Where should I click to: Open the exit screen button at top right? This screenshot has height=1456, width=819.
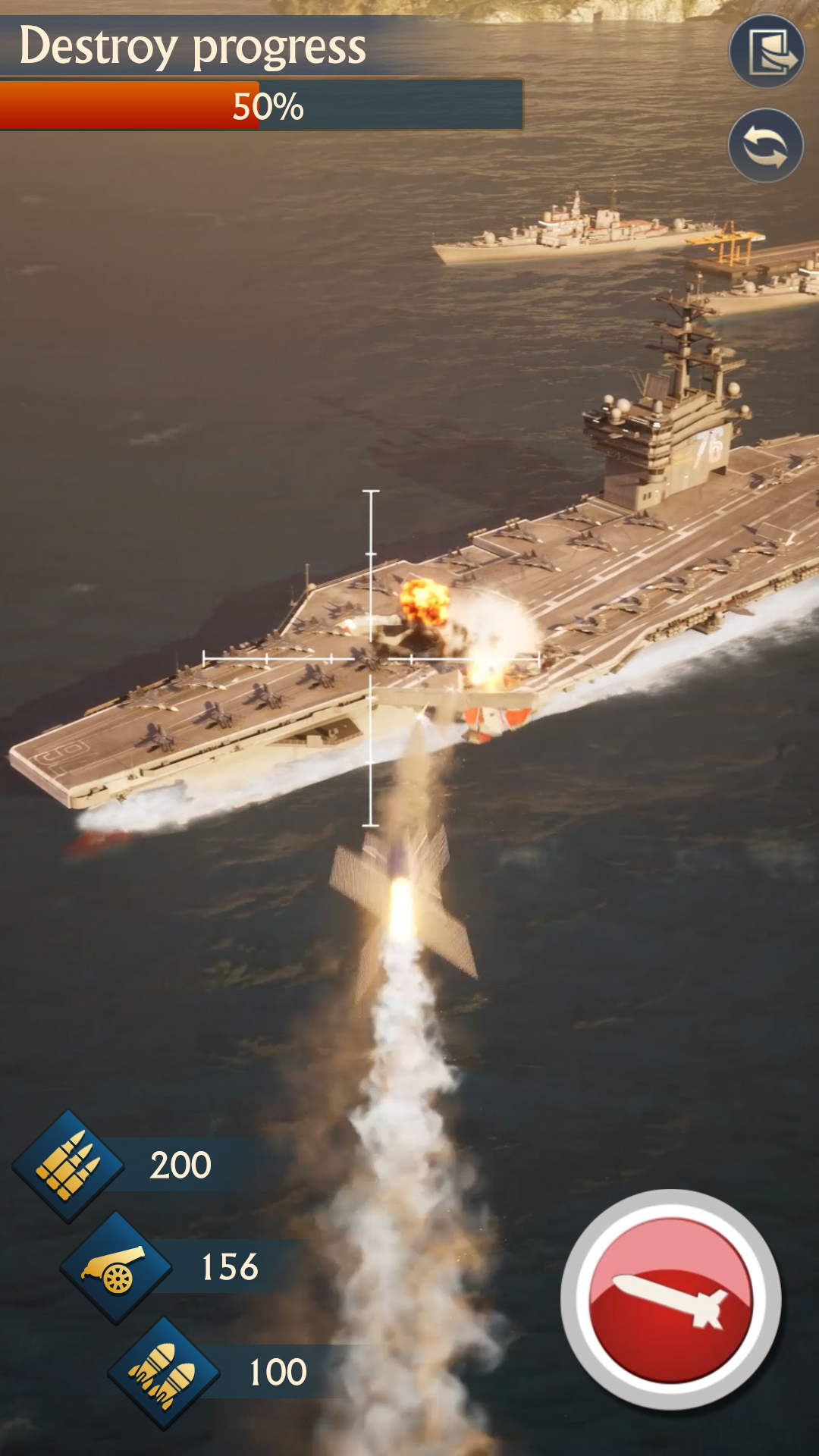pos(767,52)
